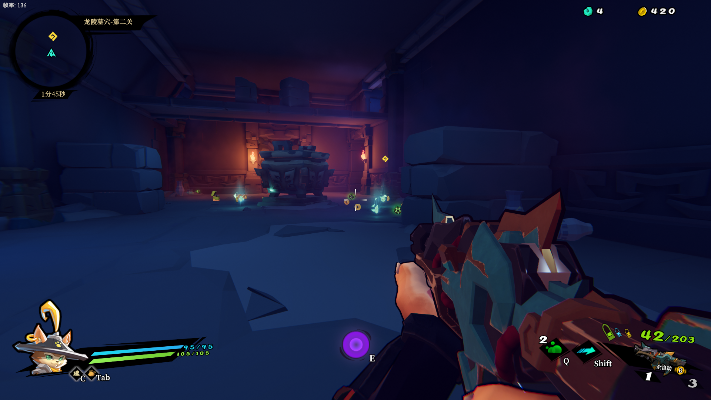Click the gold coin currency icon

click(642, 11)
